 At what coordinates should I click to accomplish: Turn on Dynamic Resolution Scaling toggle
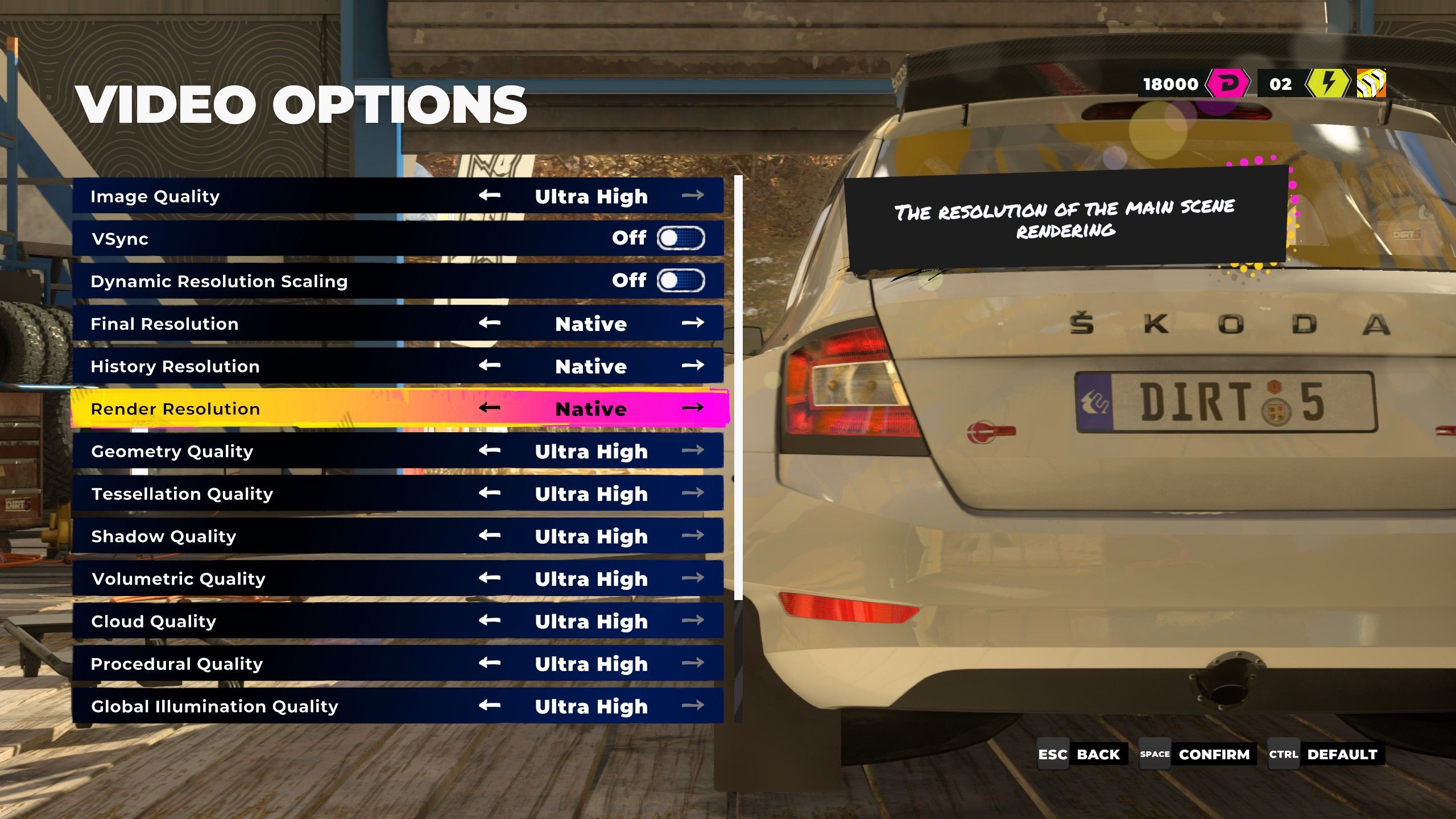point(680,280)
